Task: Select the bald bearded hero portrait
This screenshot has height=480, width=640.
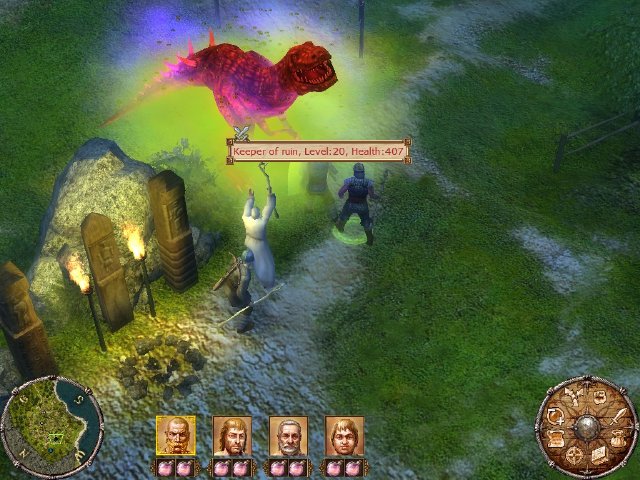Action: (175, 436)
